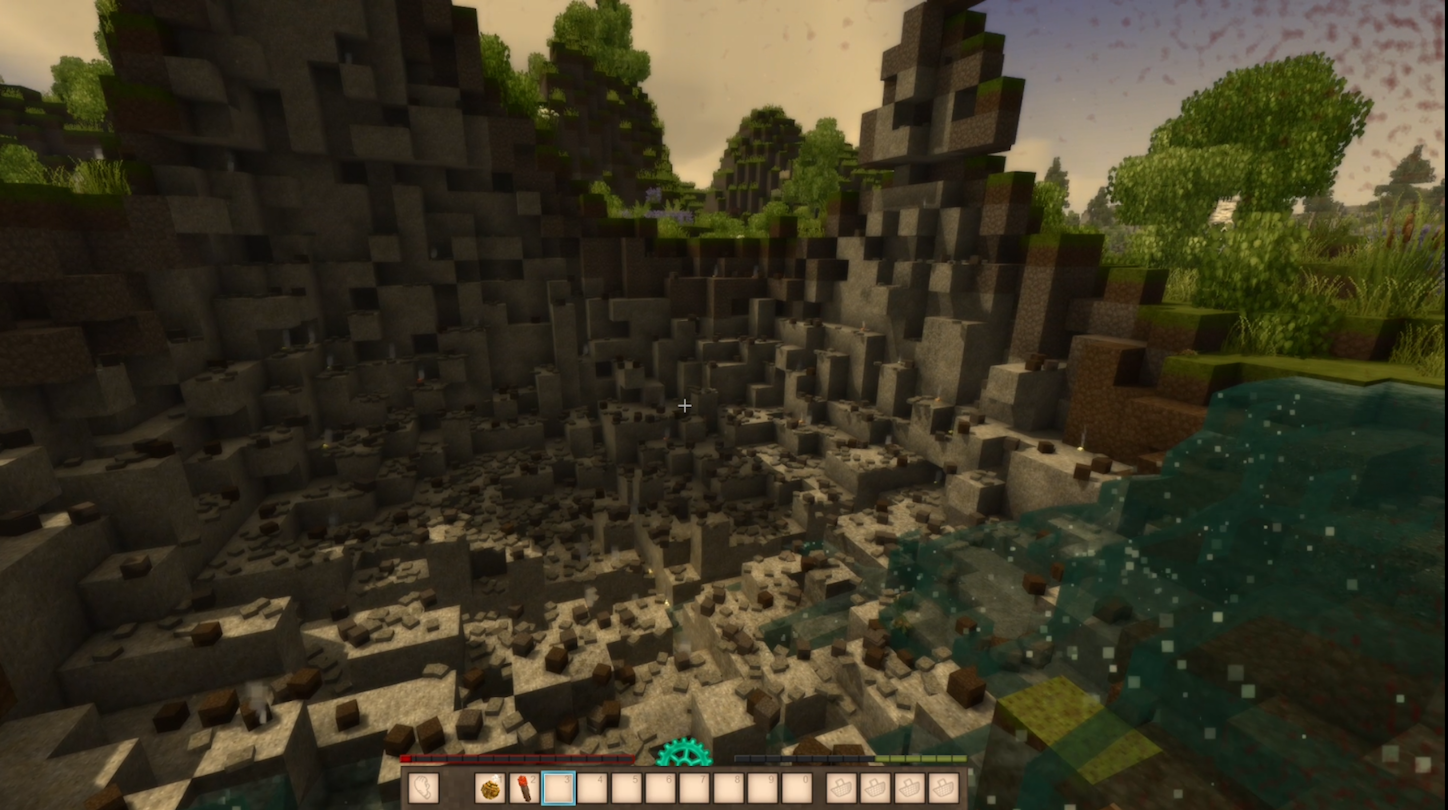The image size is (1448, 810).
Task: Click the highlighted empty hotbar slot 3
Action: click(x=558, y=788)
